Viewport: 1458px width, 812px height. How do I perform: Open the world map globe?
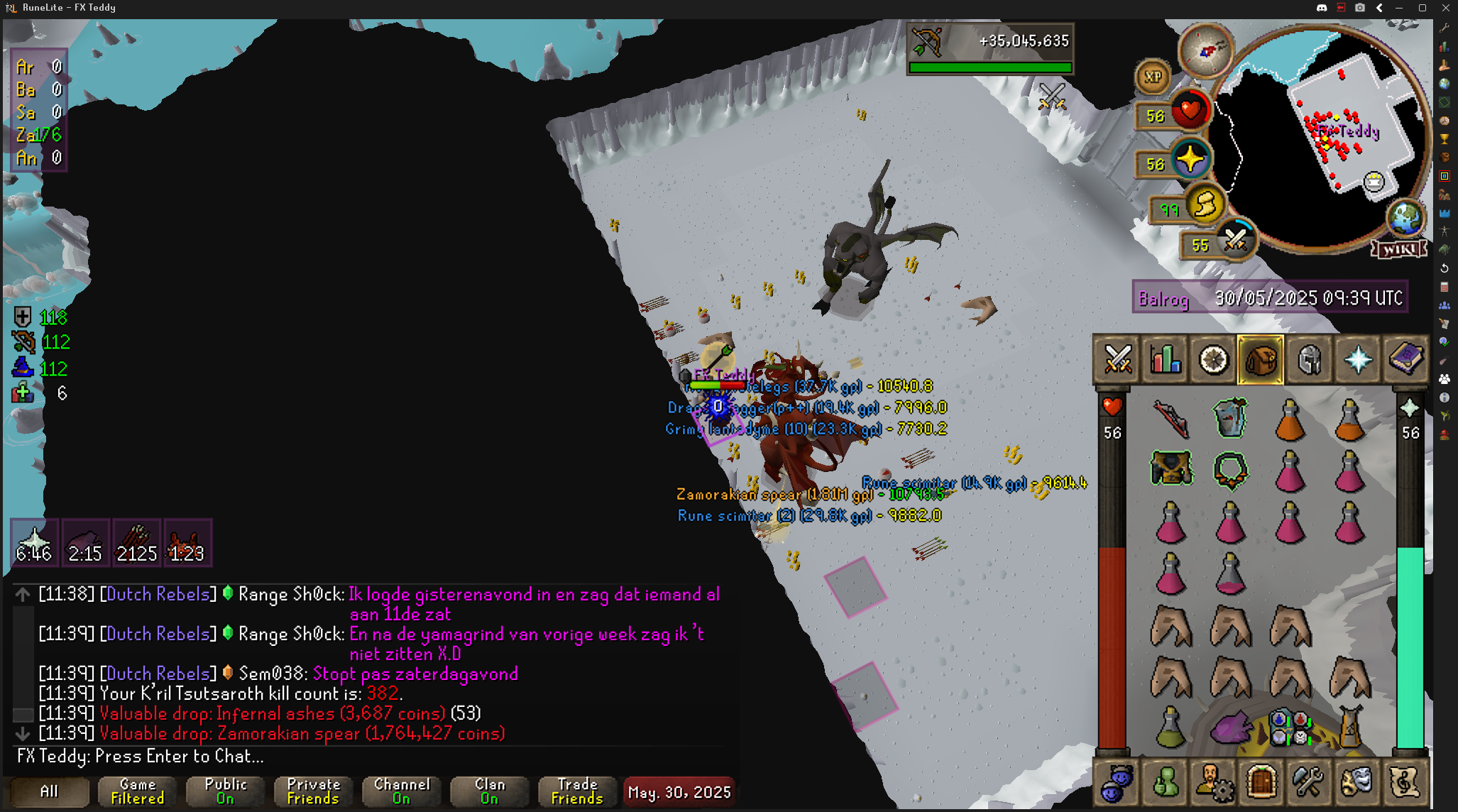(1405, 218)
